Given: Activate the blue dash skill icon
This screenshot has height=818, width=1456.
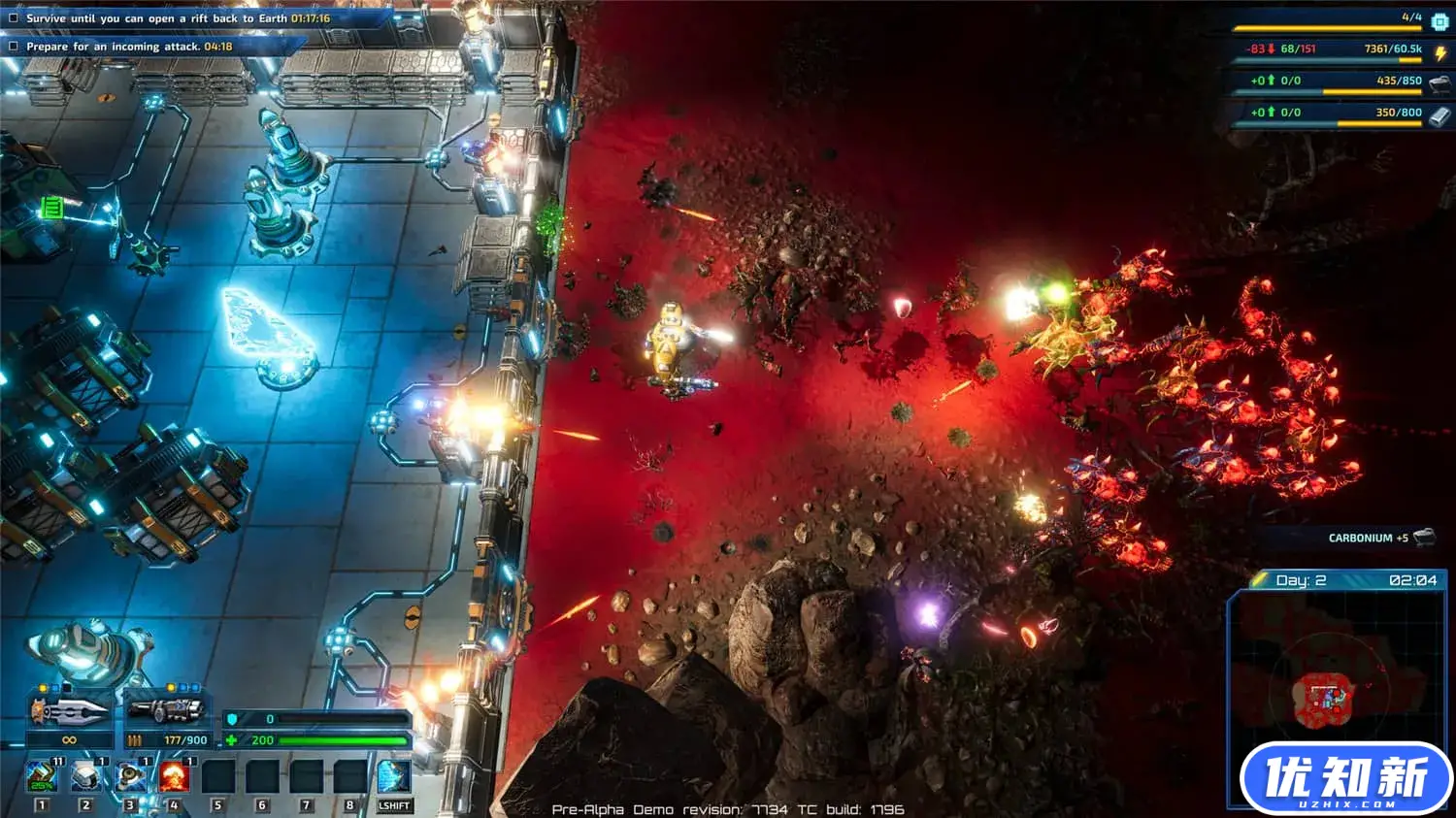Looking at the screenshot, I should tap(393, 776).
